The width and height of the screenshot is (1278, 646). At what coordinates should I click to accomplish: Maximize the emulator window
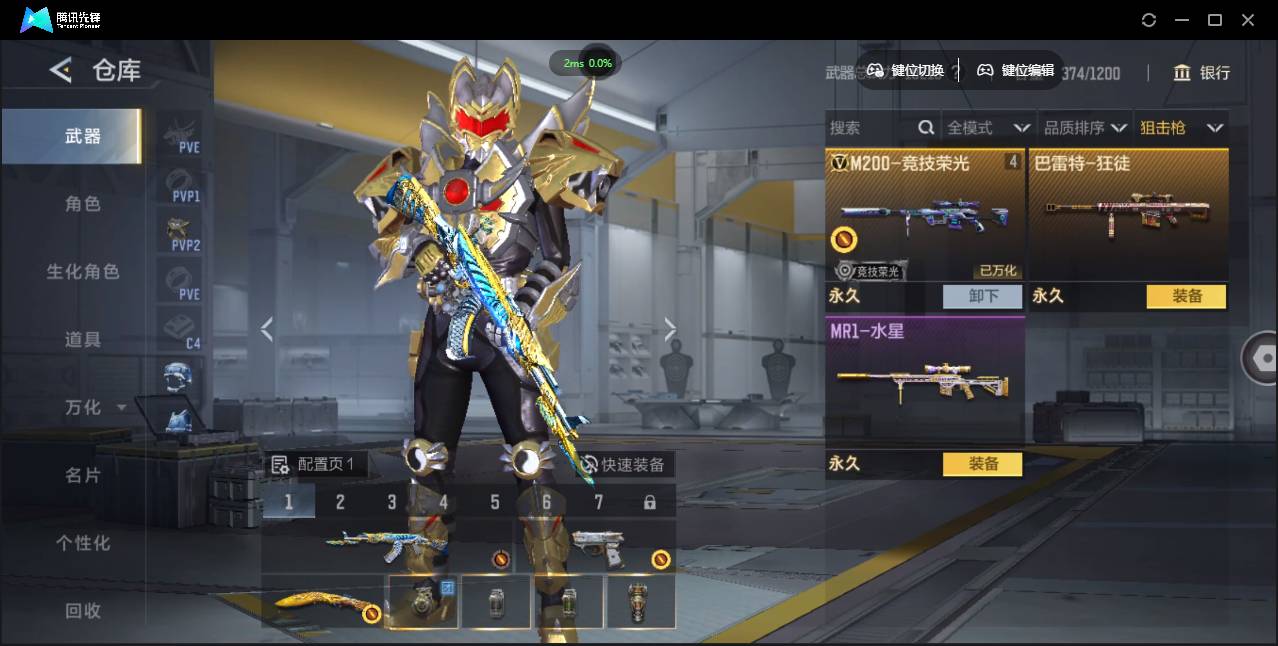tap(1215, 20)
